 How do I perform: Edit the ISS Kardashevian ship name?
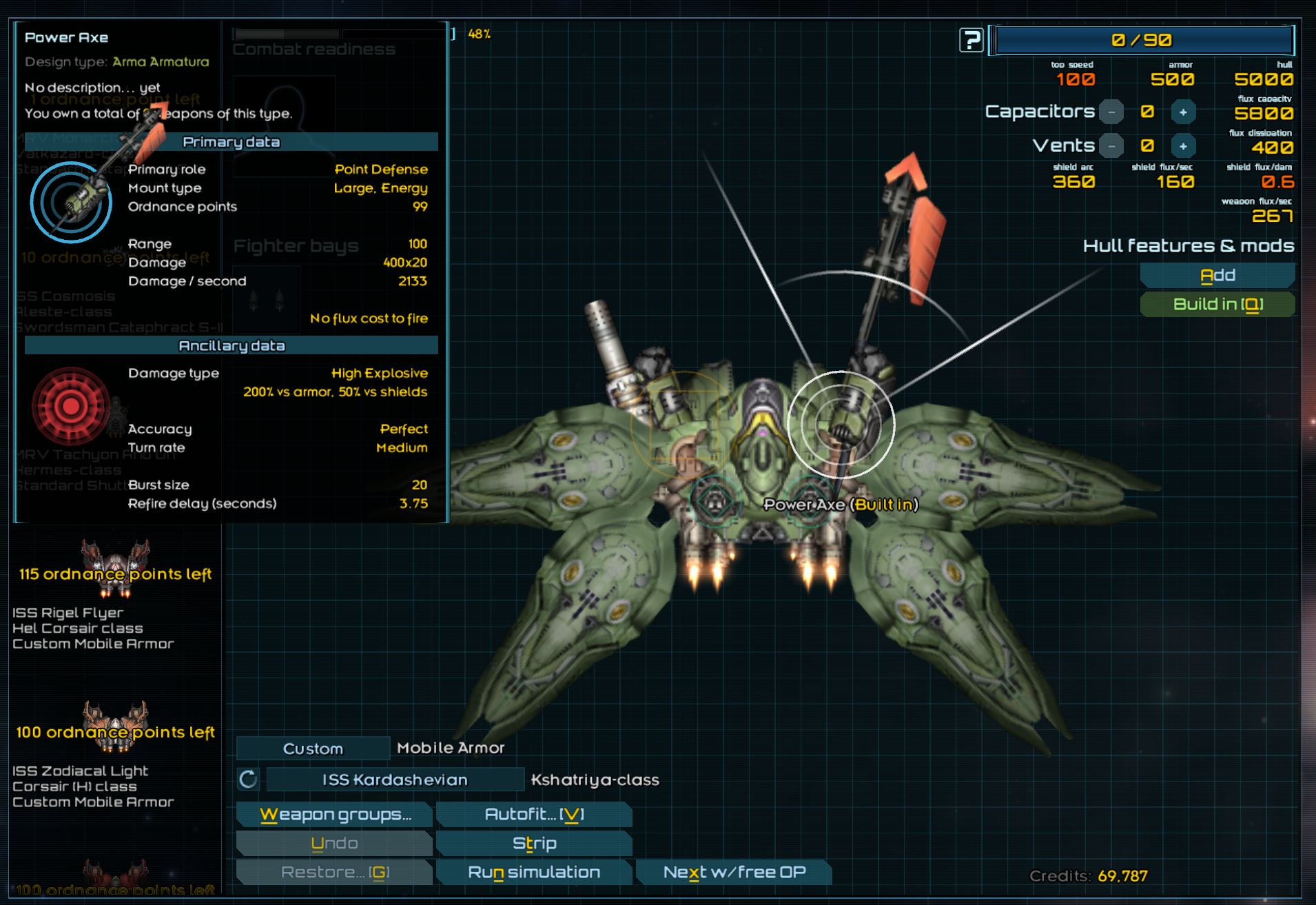tap(395, 780)
